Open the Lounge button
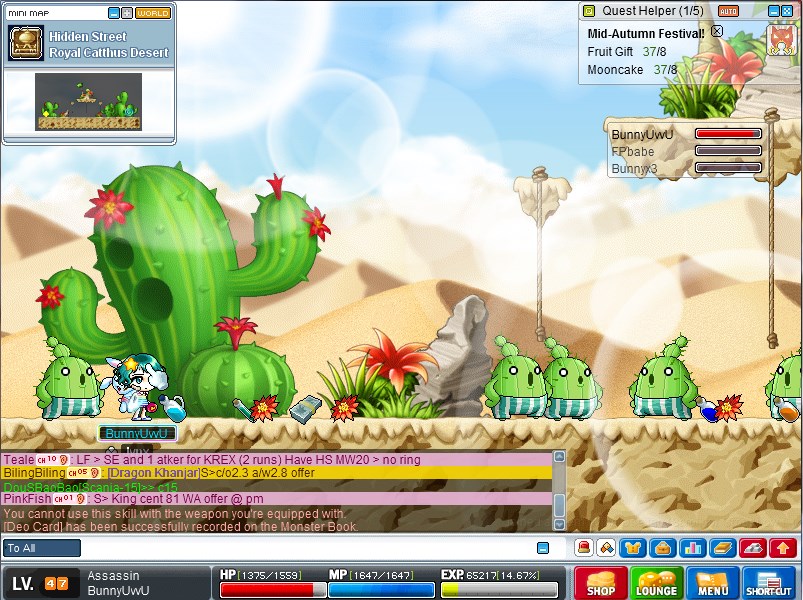Screen dimensions: 803x600 tap(656, 583)
